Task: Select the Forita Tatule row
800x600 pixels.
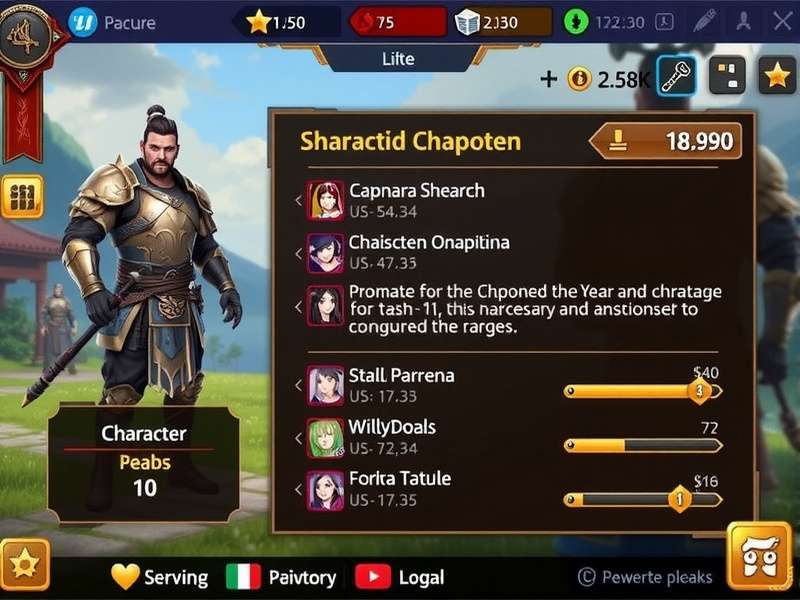Action: tap(398, 488)
